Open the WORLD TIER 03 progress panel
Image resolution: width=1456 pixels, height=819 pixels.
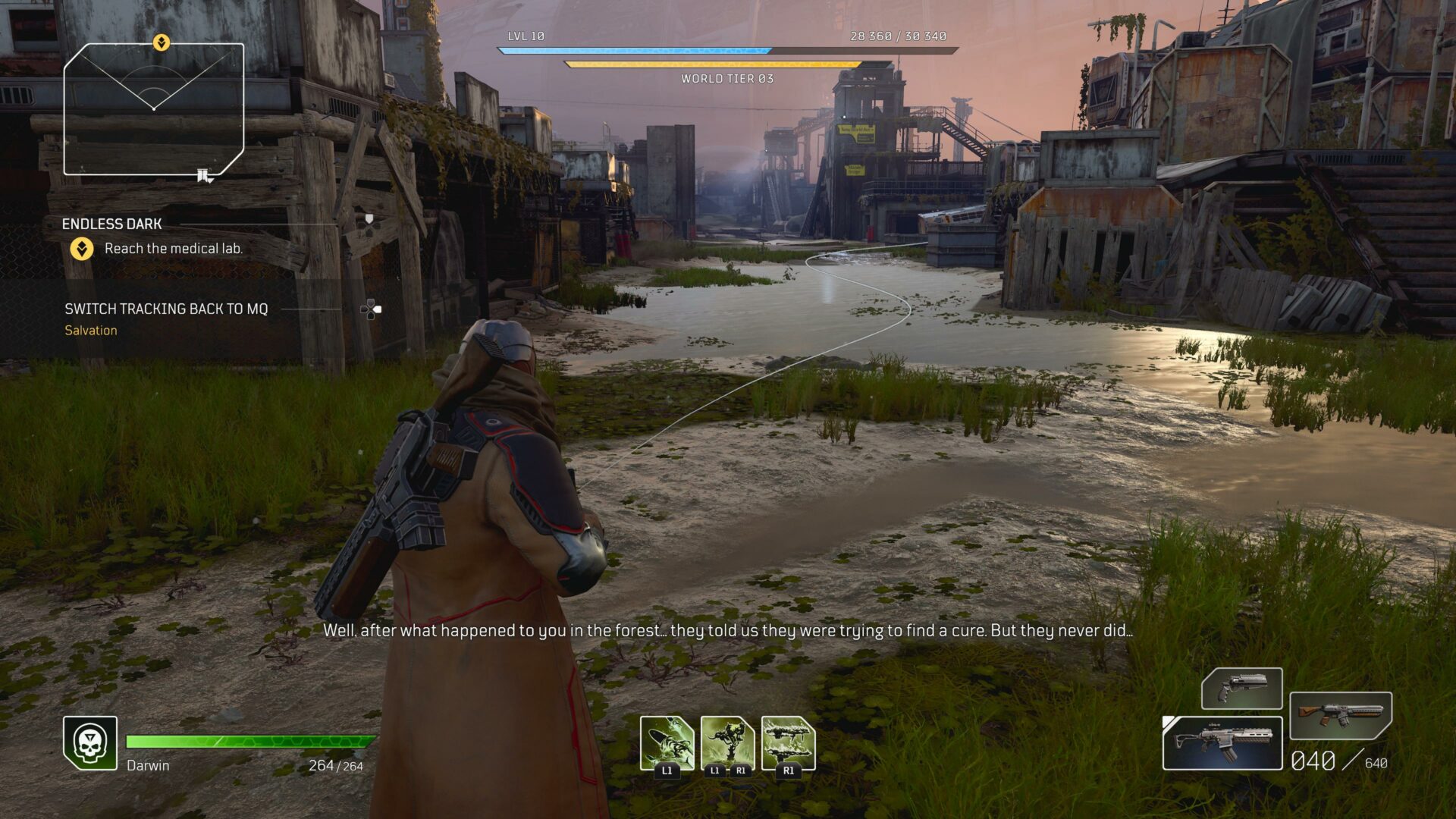726,76
